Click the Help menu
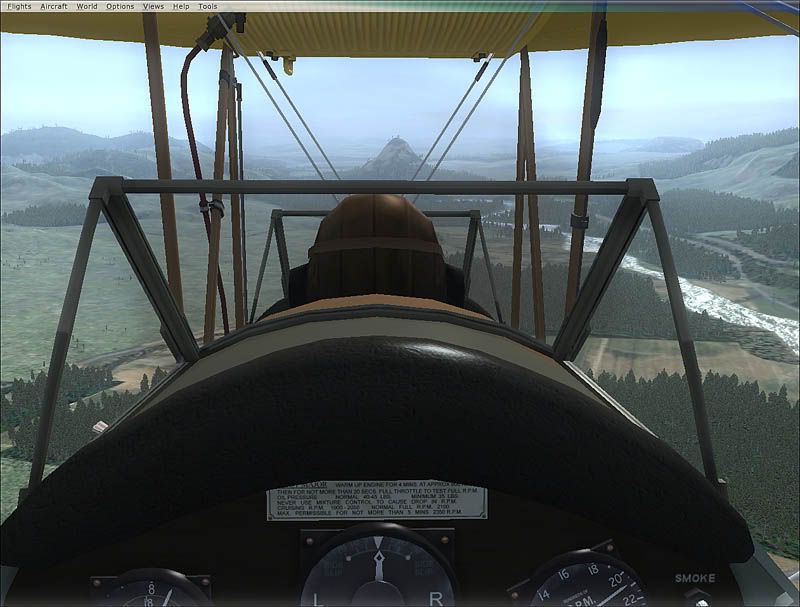 point(181,6)
